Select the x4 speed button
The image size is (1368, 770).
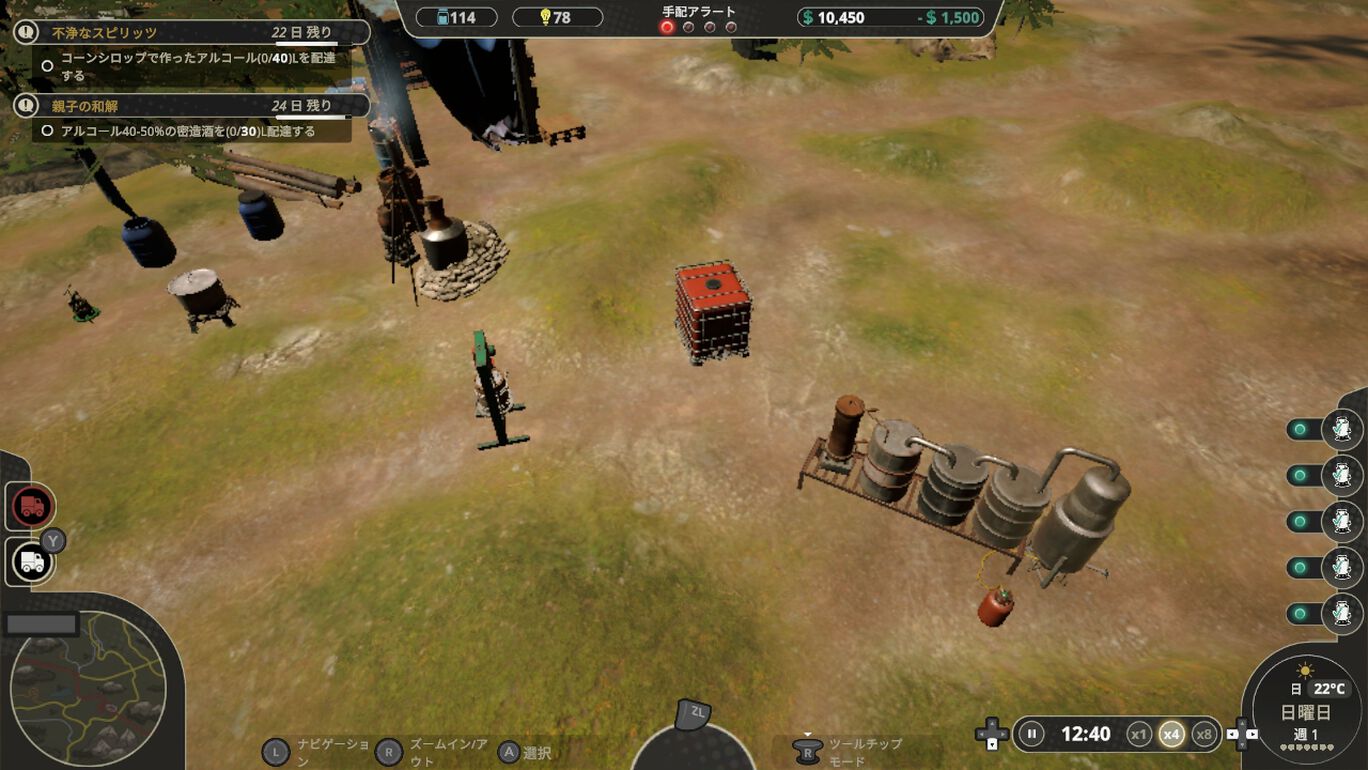tap(1171, 734)
